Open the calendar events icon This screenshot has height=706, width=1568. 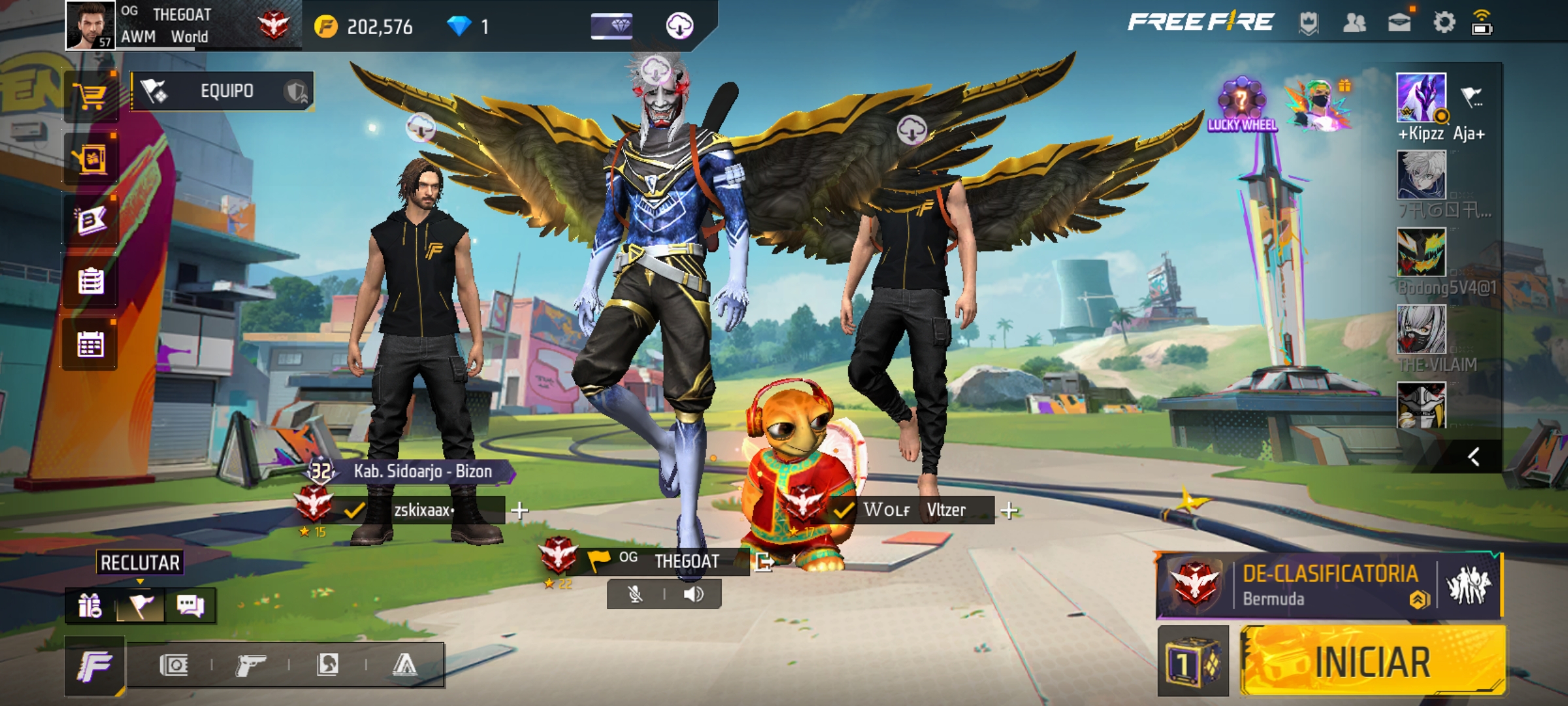point(90,345)
